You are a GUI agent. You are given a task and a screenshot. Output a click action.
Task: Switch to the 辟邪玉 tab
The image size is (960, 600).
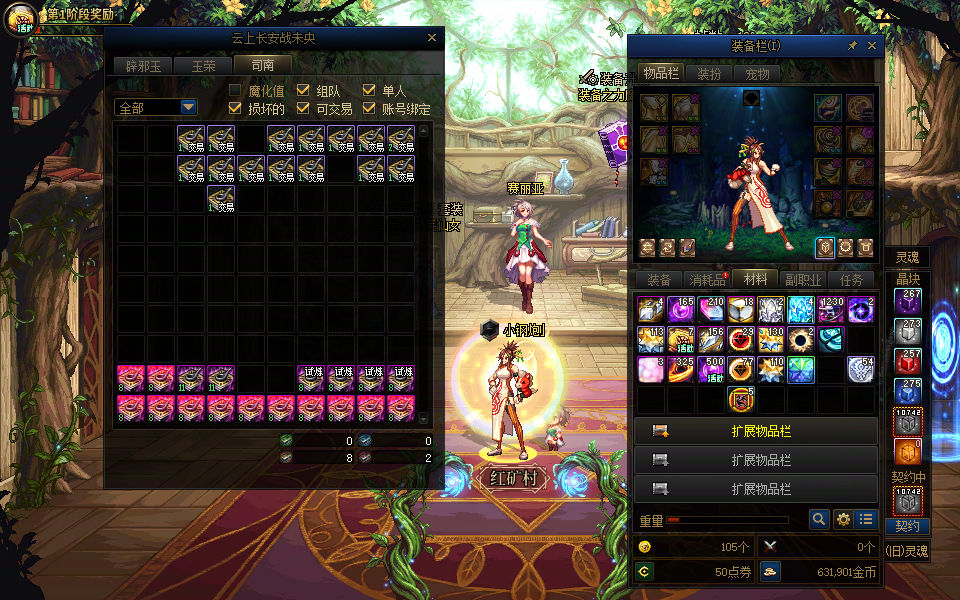click(x=143, y=65)
